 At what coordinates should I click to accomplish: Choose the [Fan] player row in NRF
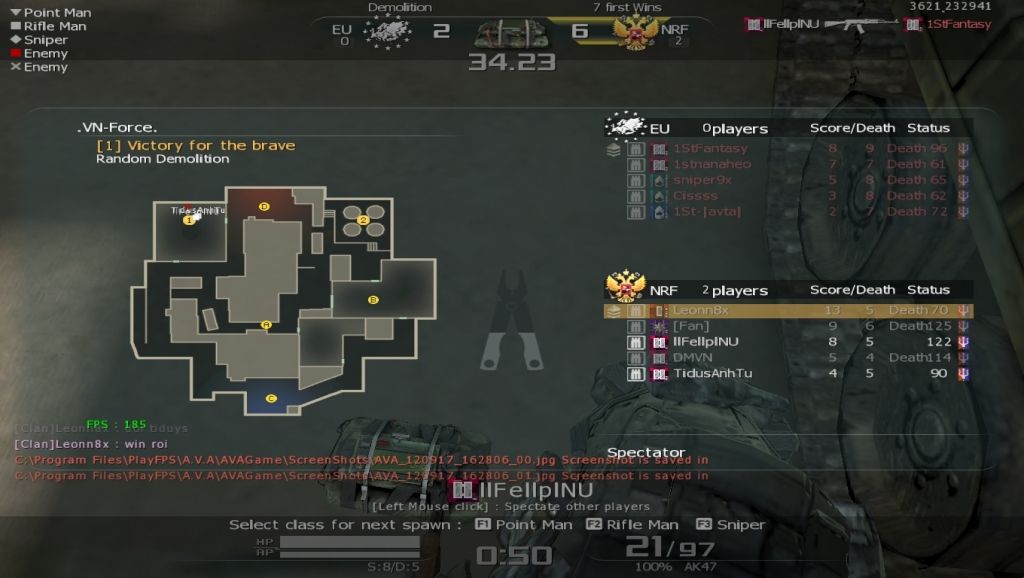point(690,326)
